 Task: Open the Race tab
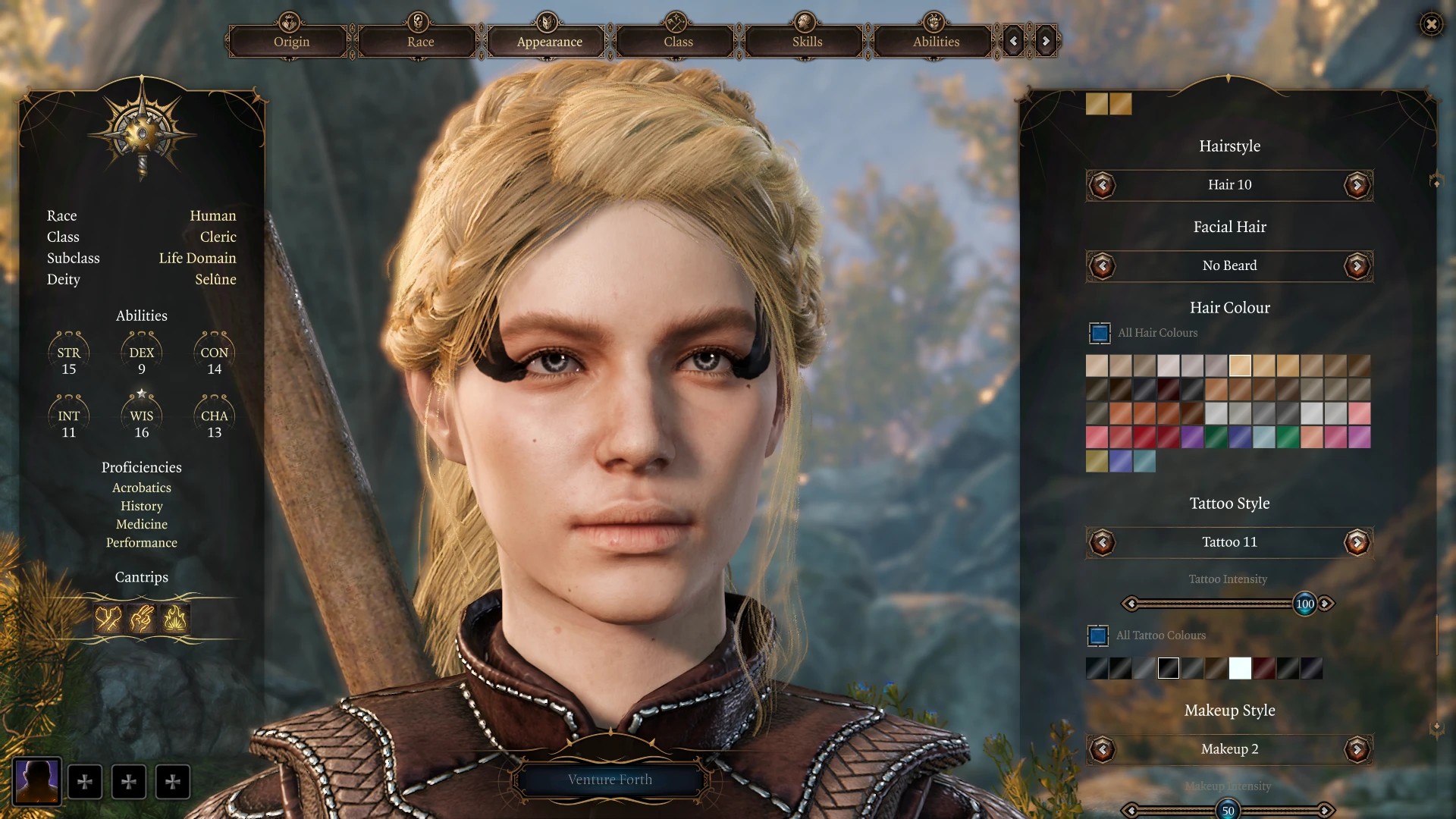420,42
